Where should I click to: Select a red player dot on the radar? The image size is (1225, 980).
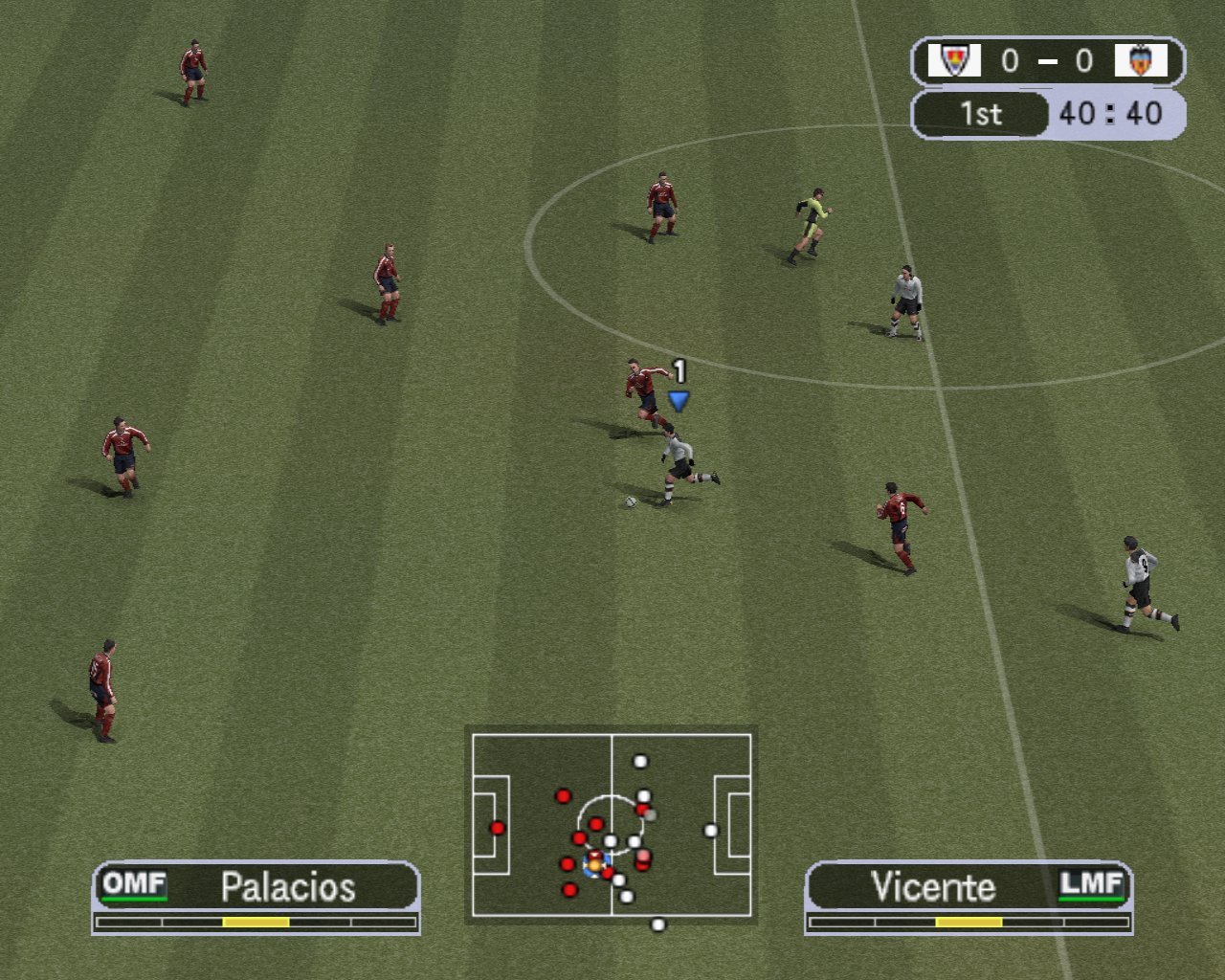563,794
